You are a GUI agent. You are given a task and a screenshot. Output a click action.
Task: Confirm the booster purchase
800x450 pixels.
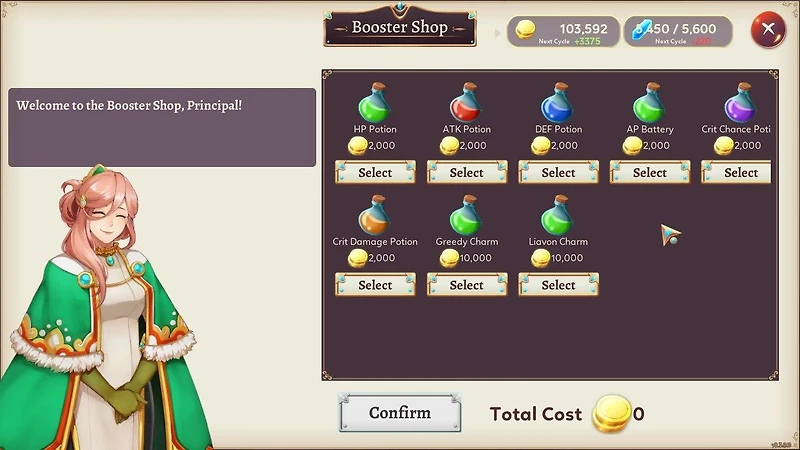pyautogui.click(x=400, y=413)
